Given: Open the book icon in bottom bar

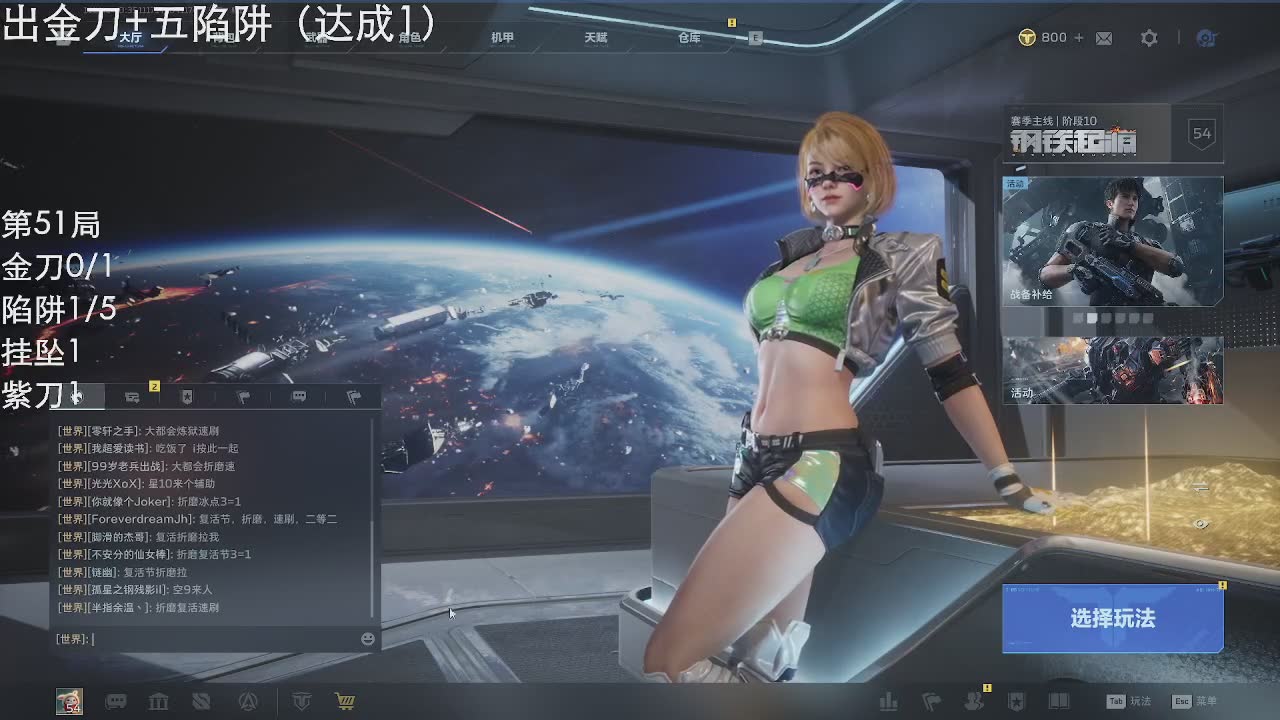Looking at the screenshot, I should pos(1059,702).
